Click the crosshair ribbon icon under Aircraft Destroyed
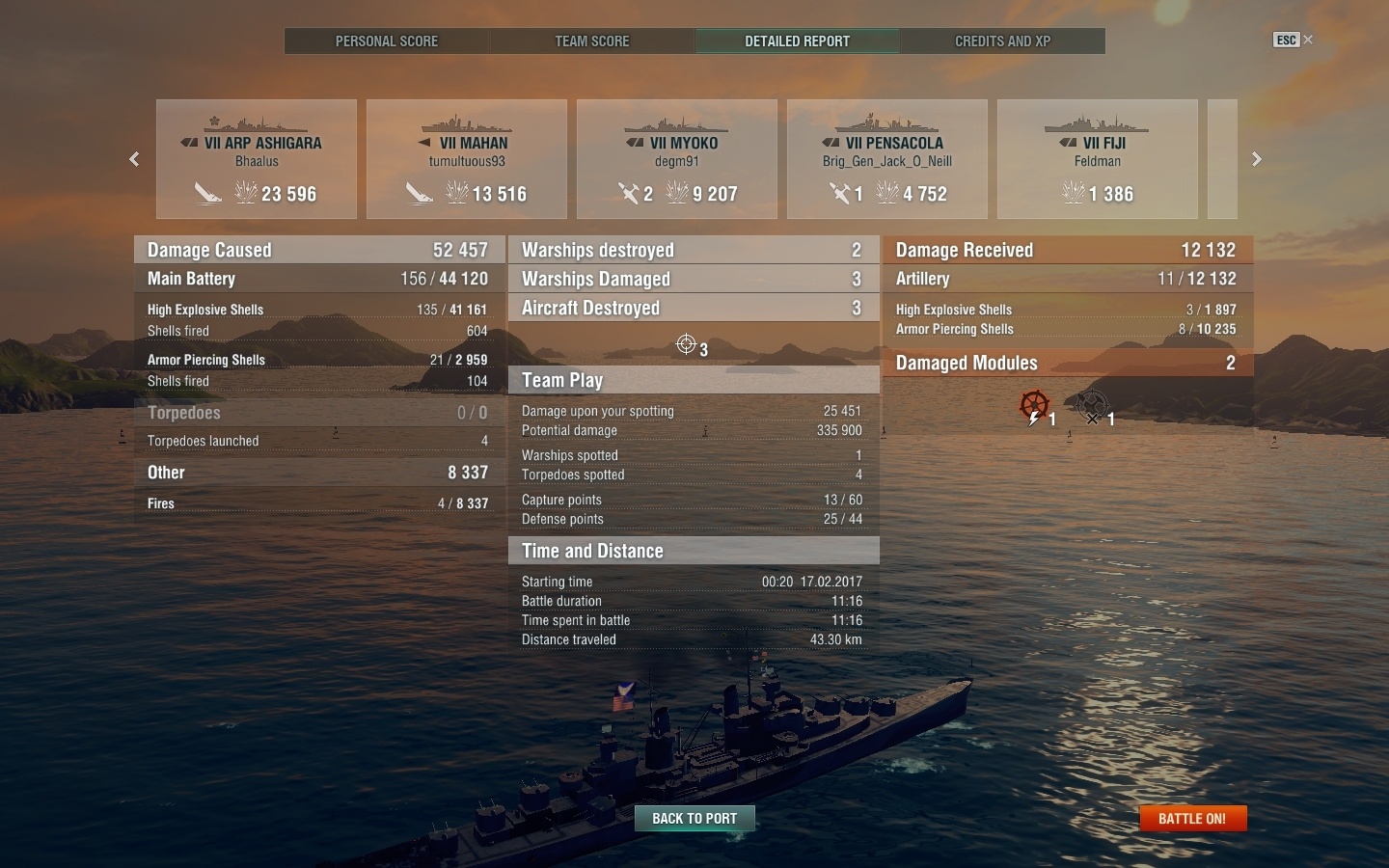1389x868 pixels. click(x=687, y=344)
